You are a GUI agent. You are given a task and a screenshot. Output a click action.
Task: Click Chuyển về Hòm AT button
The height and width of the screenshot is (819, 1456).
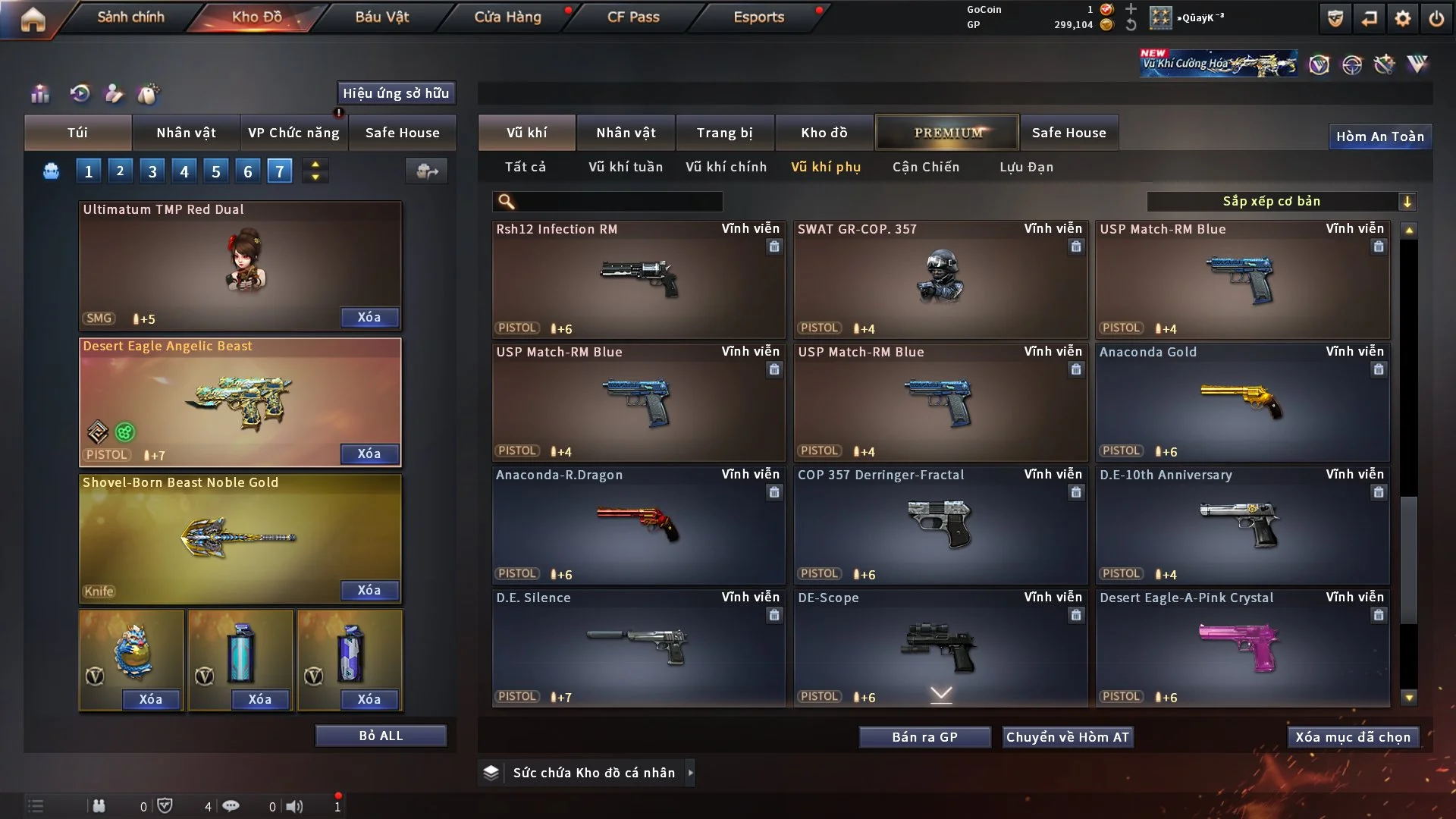pyautogui.click(x=1068, y=737)
